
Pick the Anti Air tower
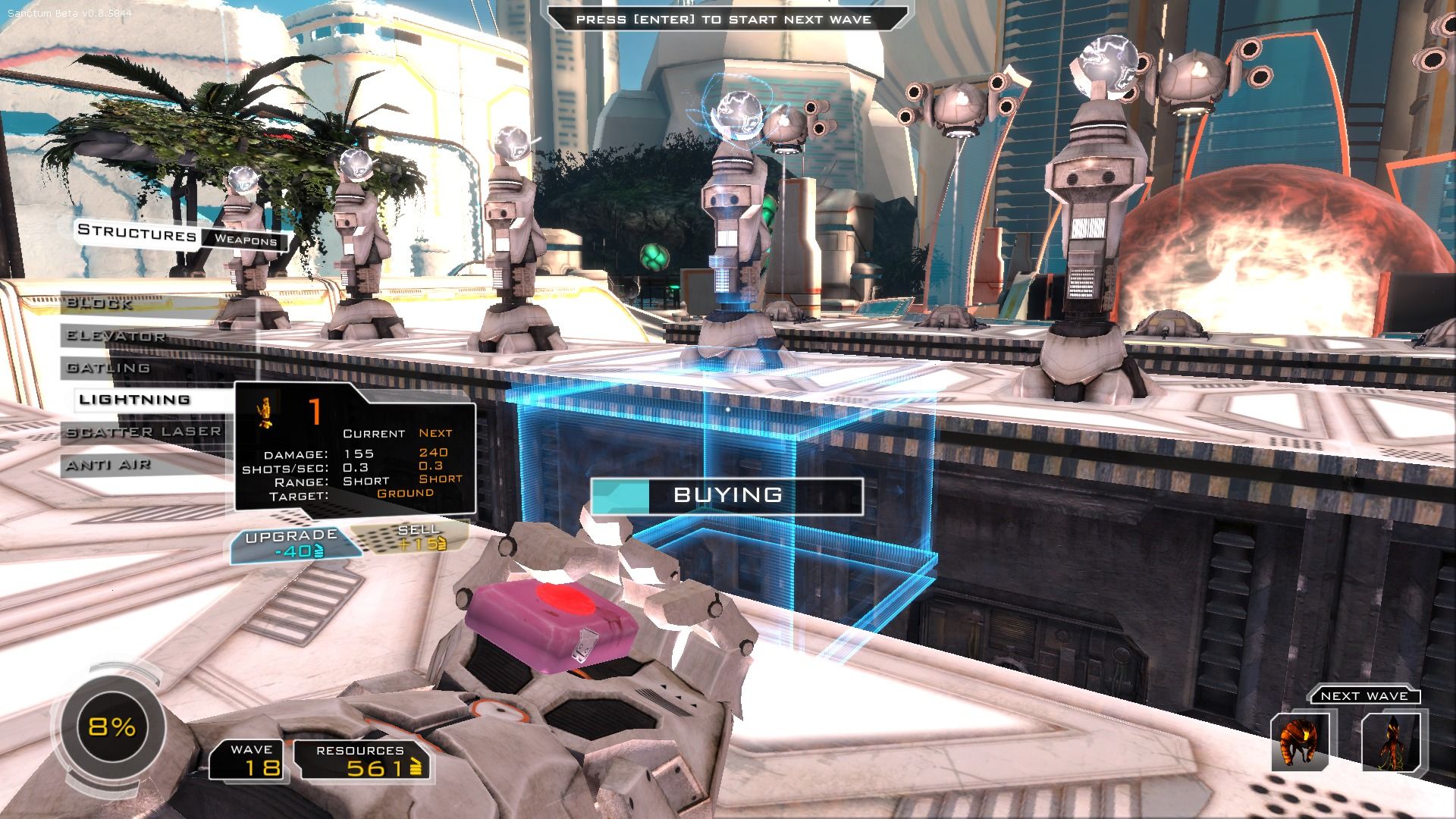coord(108,464)
